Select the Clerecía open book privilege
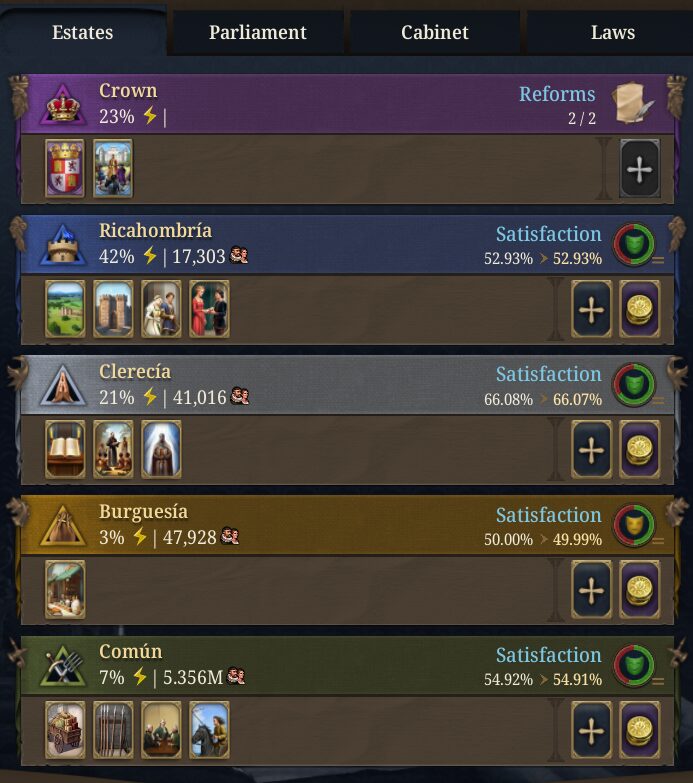693x783 pixels. click(x=65, y=449)
